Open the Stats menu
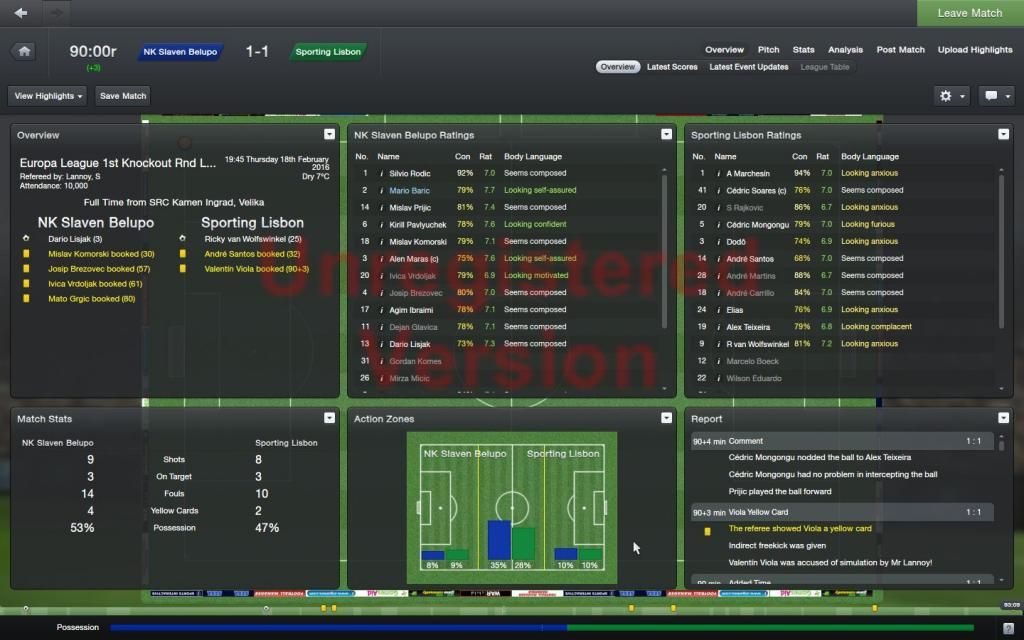Viewport: 1024px width, 640px height. (803, 50)
